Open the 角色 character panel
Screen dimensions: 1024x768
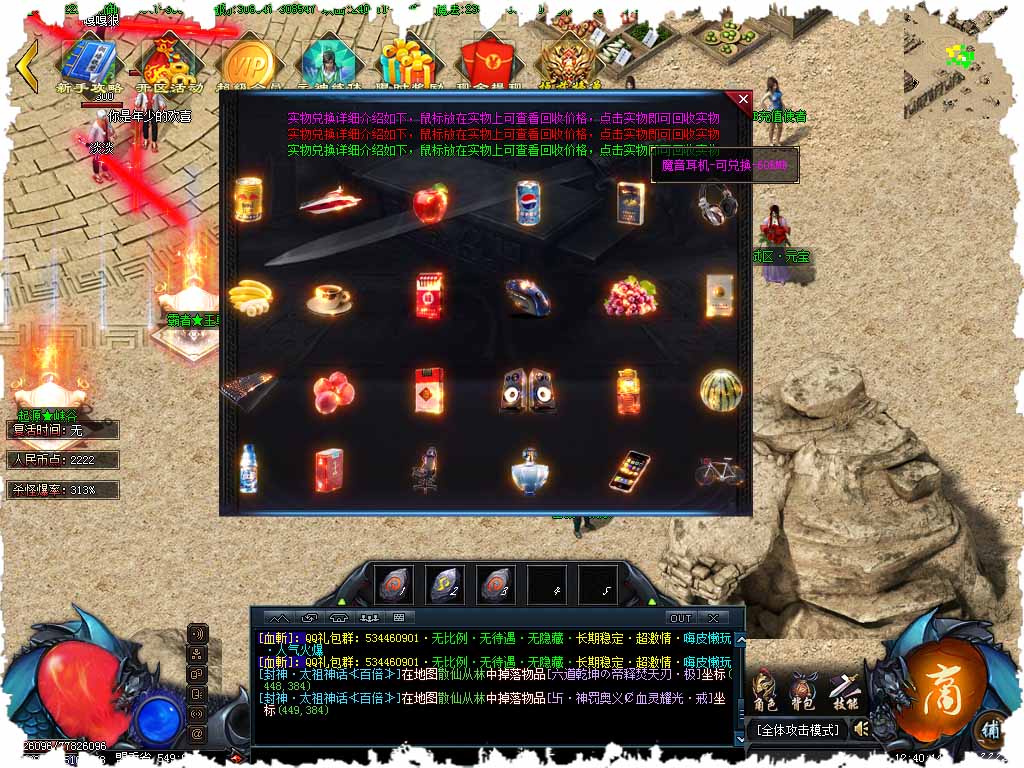764,689
